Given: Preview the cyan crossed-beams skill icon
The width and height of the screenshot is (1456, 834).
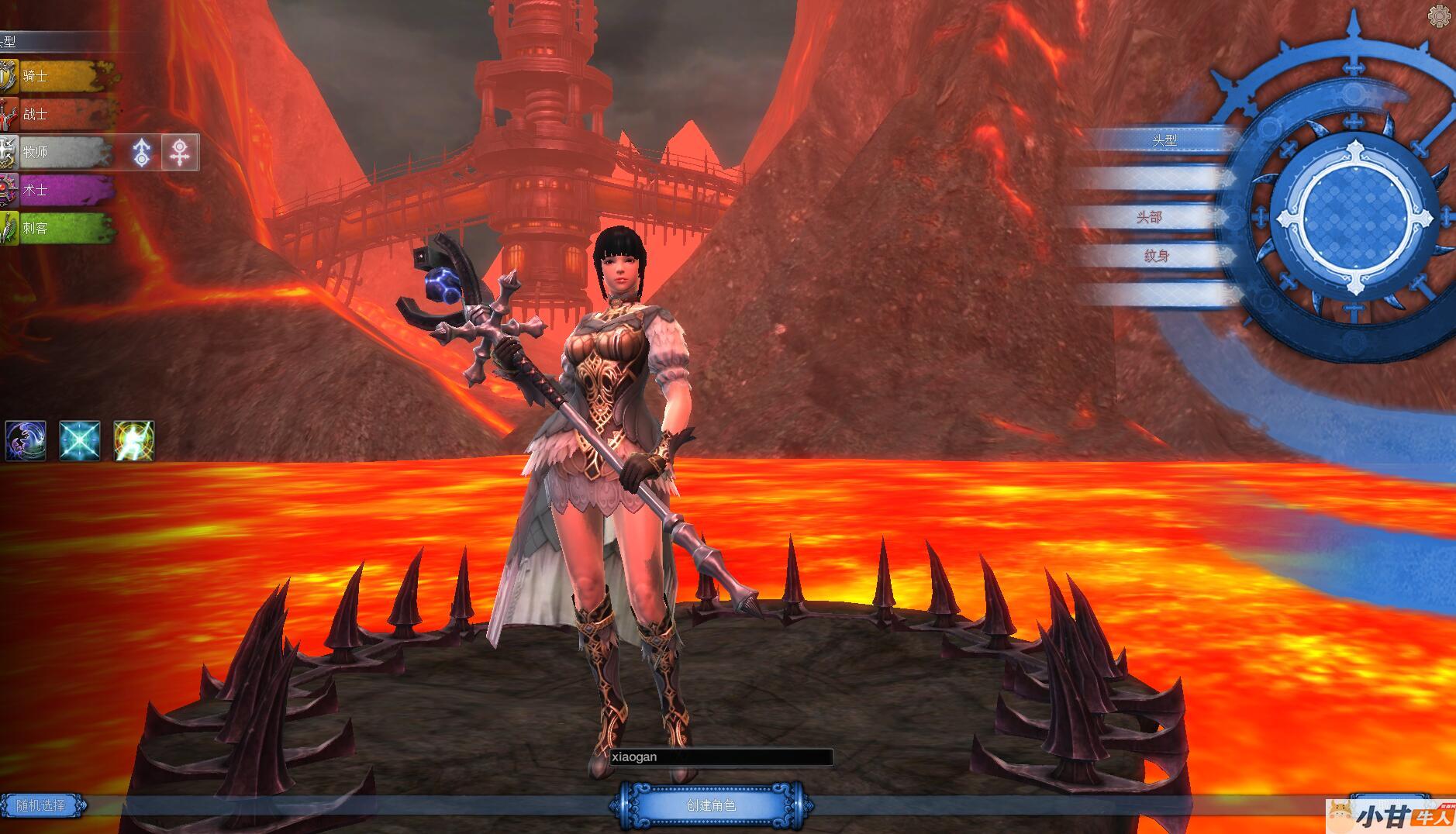Looking at the screenshot, I should [80, 441].
